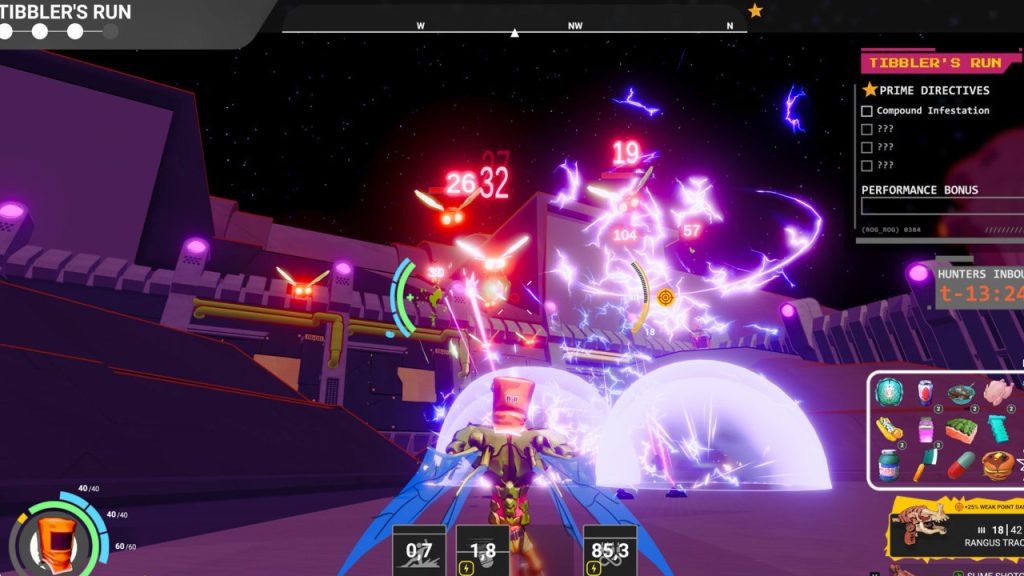Viewport: 1024px width, 576px height.
Task: Click the salmon sushi block item
Action: (960, 430)
